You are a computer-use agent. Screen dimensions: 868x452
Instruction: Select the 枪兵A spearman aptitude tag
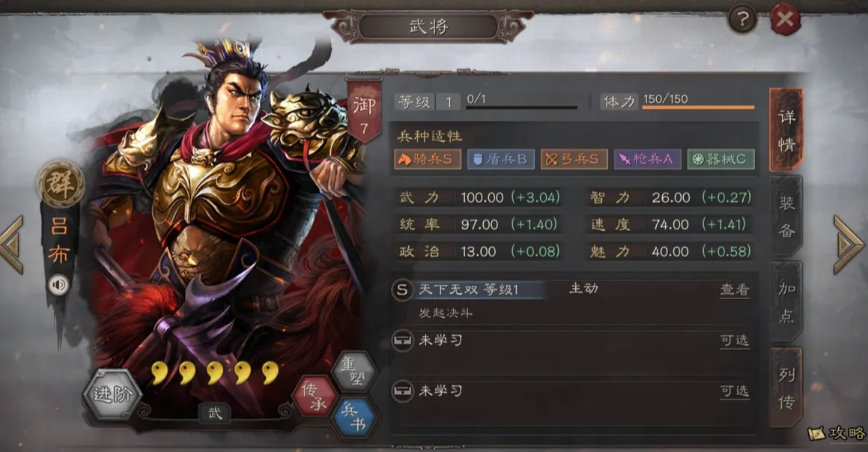tap(647, 158)
